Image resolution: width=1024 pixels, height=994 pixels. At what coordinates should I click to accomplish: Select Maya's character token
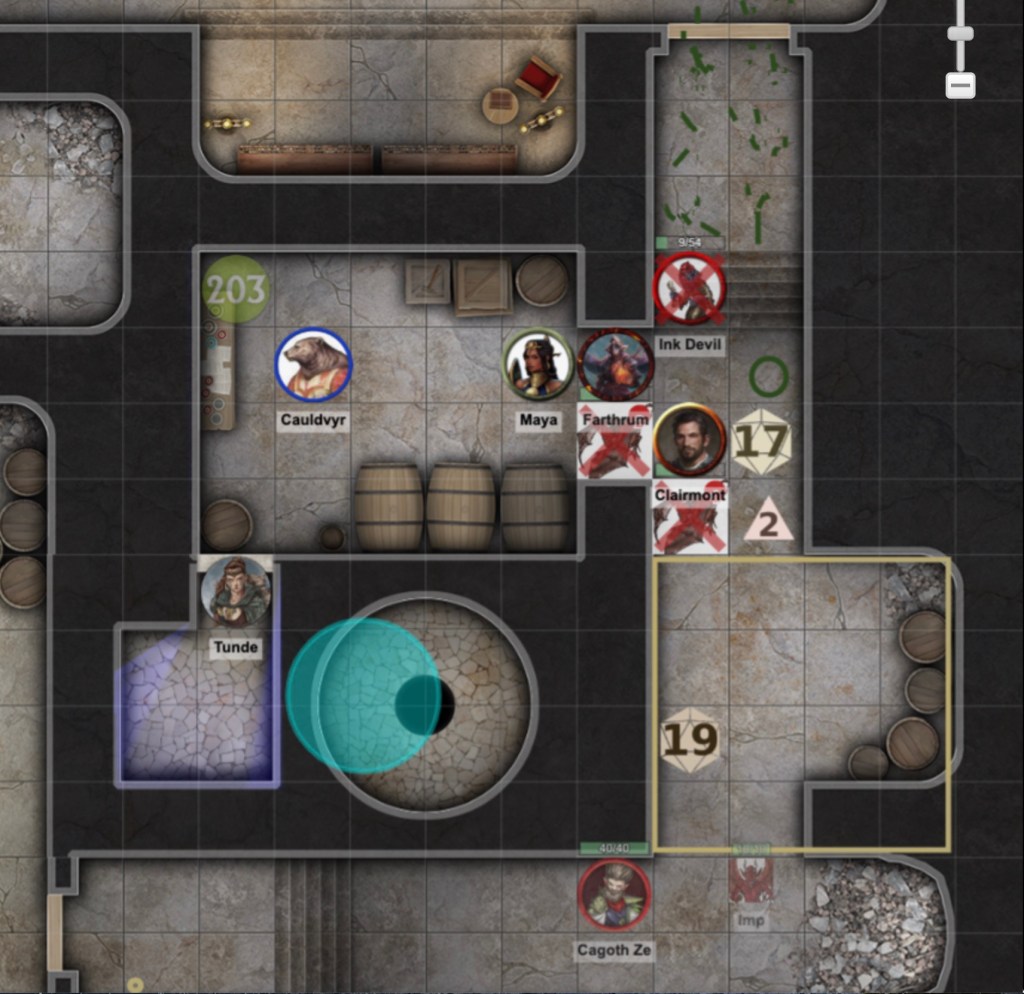pyautogui.click(x=538, y=365)
